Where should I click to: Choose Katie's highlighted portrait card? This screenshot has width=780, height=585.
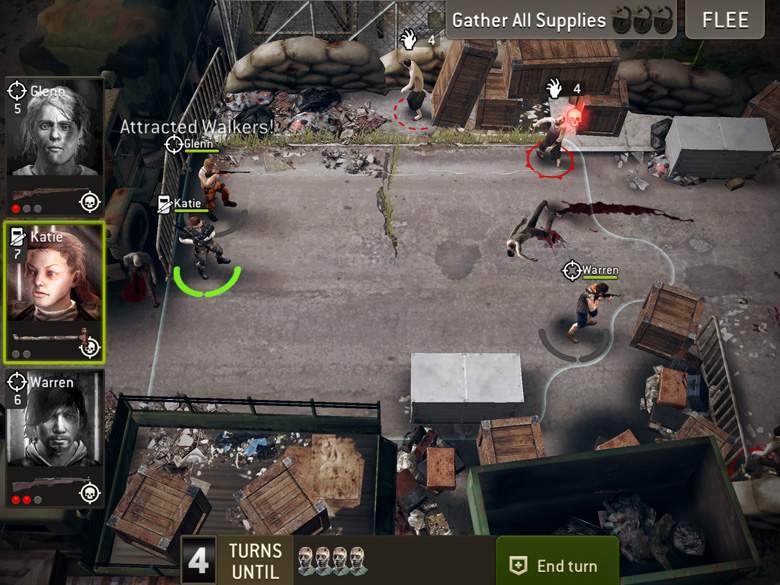point(55,290)
